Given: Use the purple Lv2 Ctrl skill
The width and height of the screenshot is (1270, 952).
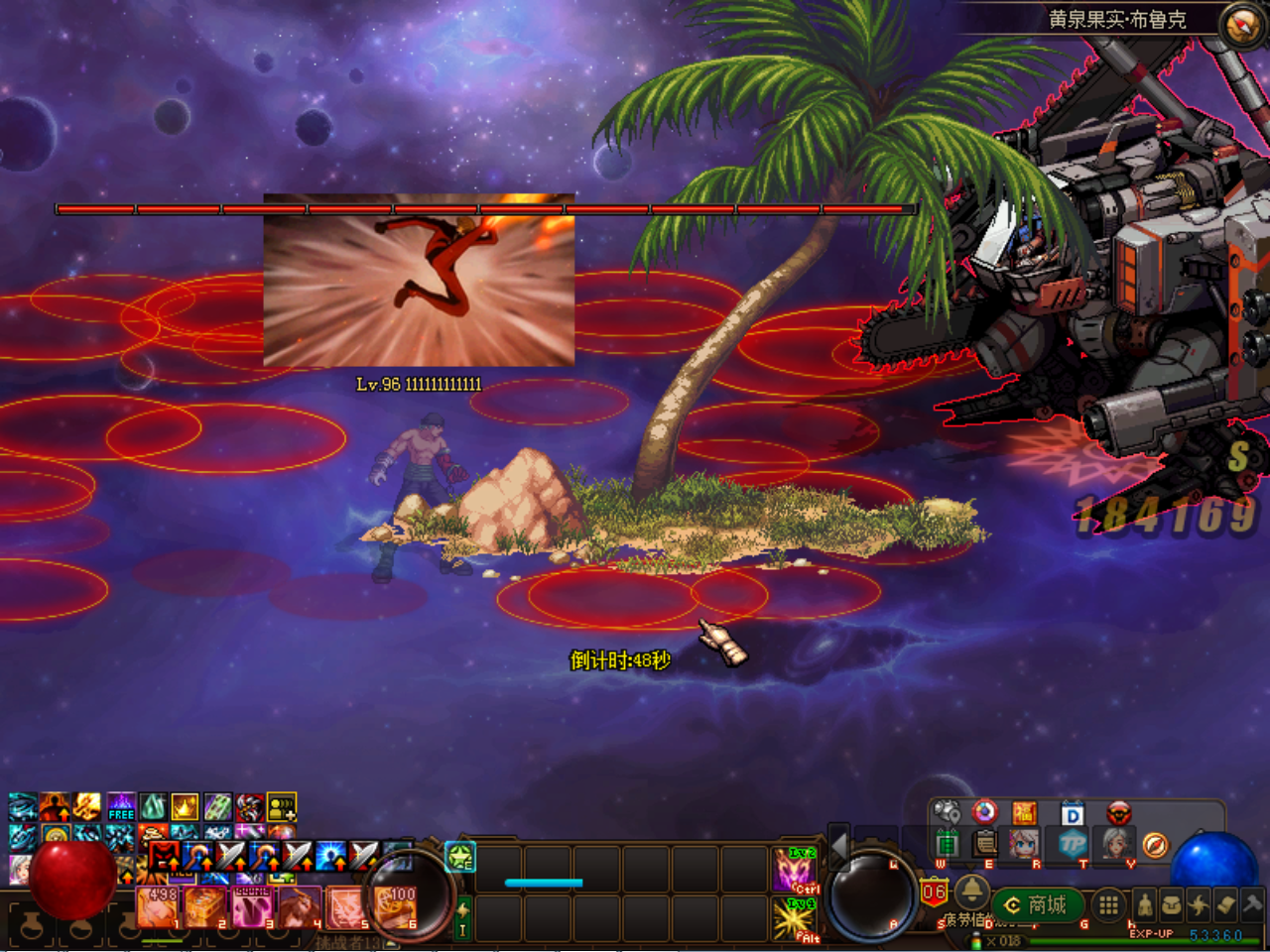Looking at the screenshot, I should 794,870.
